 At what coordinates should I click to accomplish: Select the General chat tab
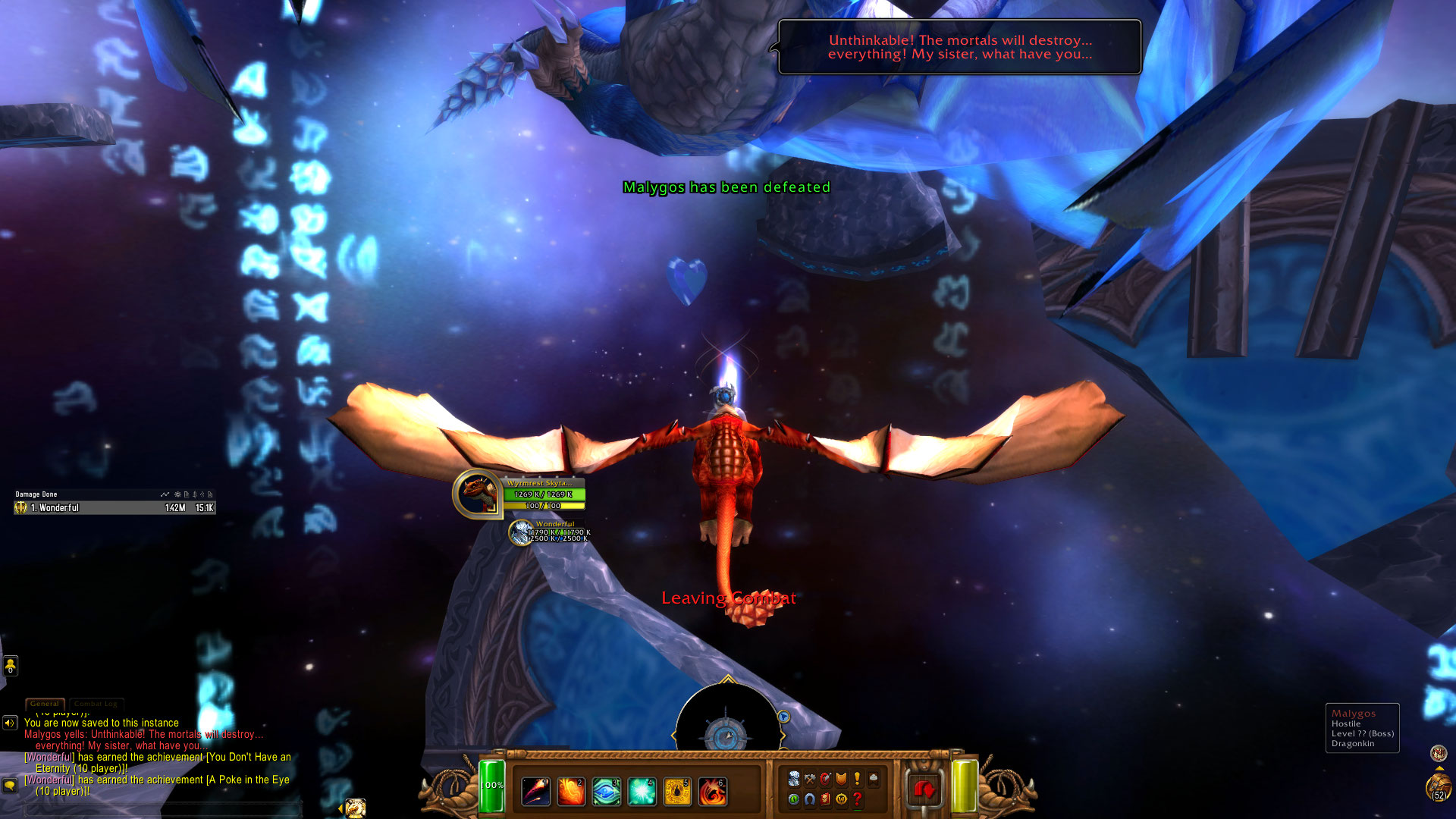[x=45, y=704]
